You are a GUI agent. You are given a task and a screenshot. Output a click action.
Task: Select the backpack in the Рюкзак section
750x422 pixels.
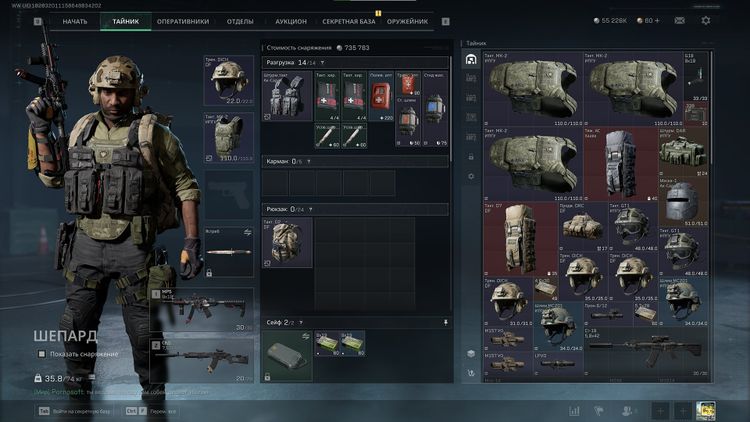coord(287,243)
